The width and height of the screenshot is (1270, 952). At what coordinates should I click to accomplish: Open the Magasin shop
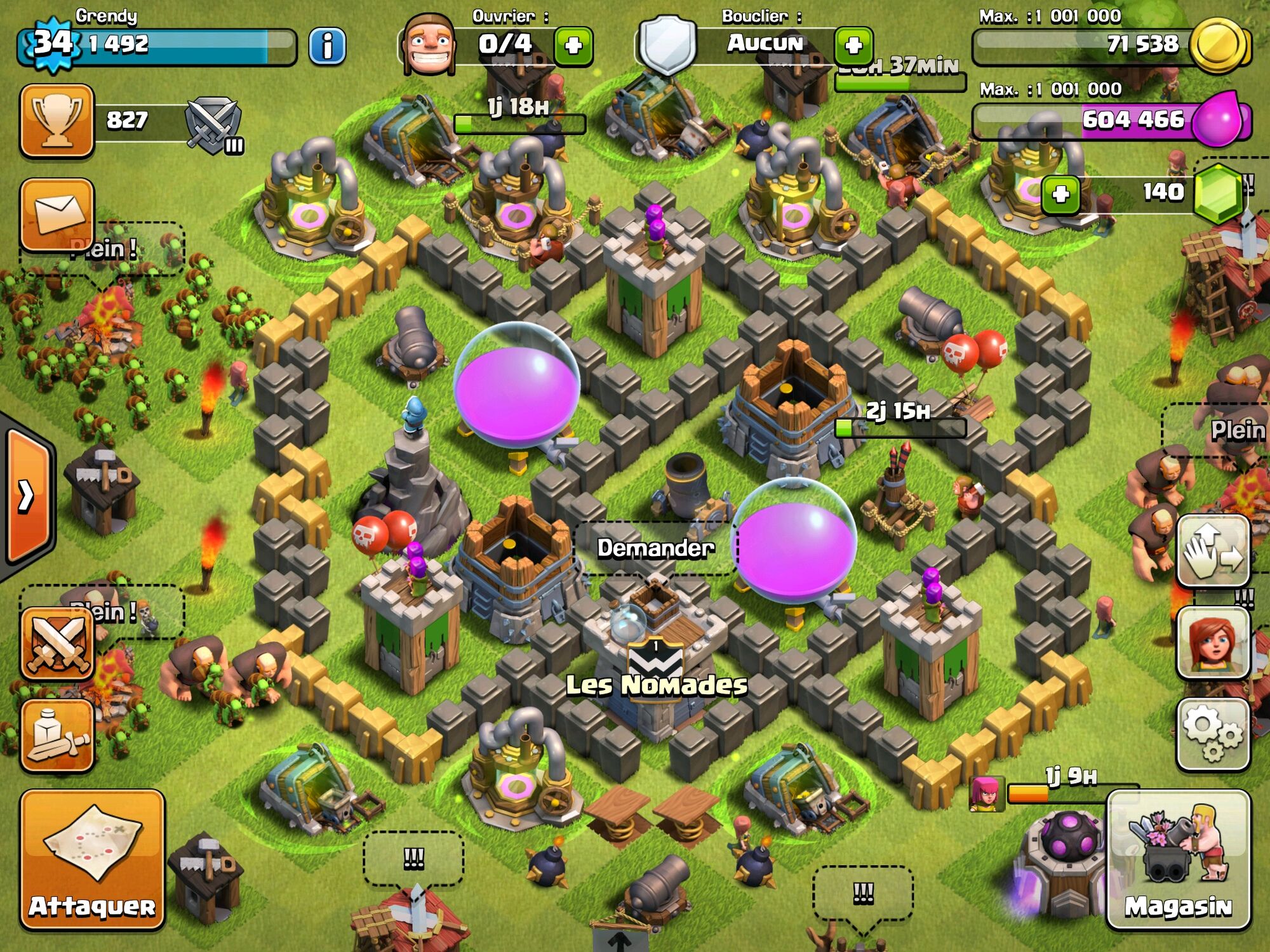1179,859
